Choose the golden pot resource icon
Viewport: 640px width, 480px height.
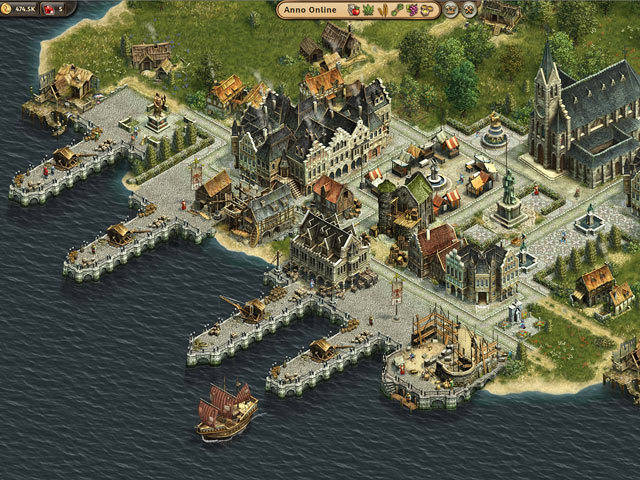(x=427, y=10)
